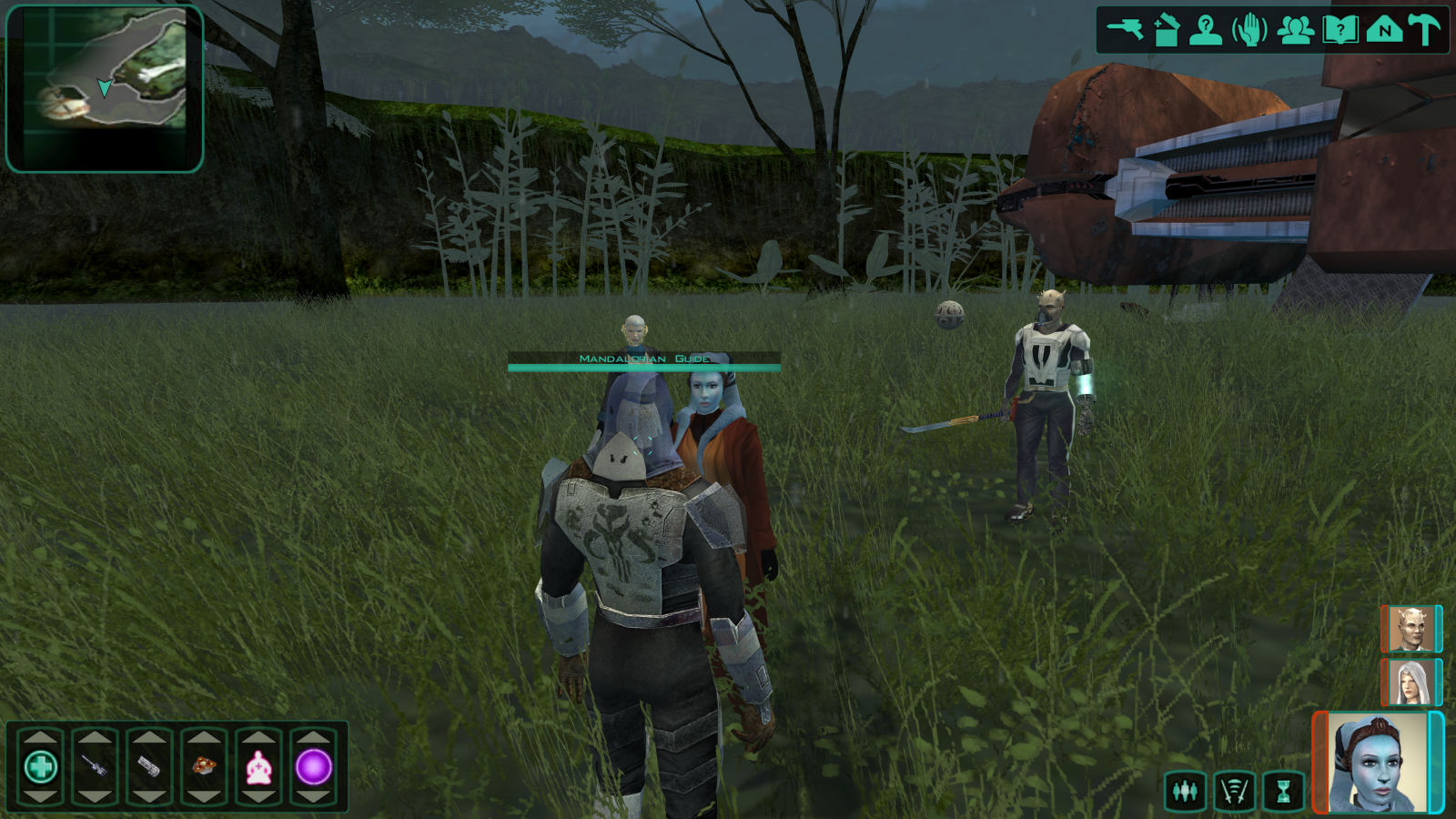Open options via the hammer icon
The image size is (1456, 819).
[1424, 30]
